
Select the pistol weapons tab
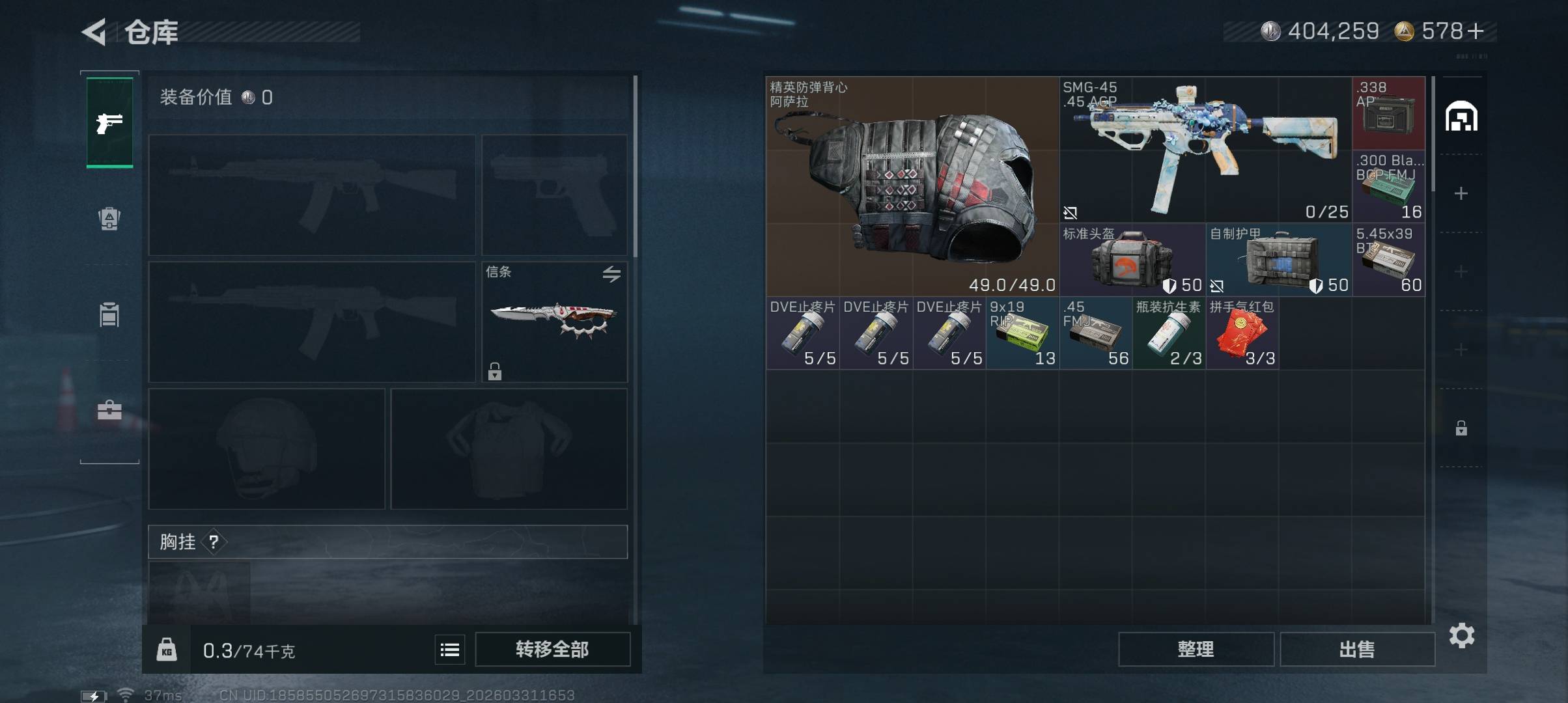(109, 122)
